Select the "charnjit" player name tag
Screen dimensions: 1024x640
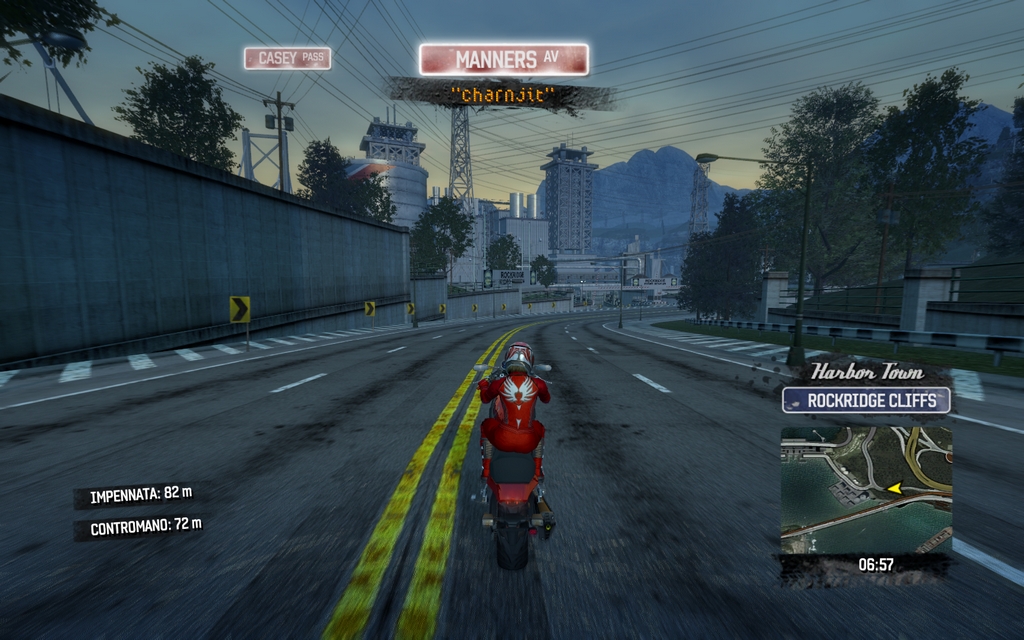click(502, 96)
